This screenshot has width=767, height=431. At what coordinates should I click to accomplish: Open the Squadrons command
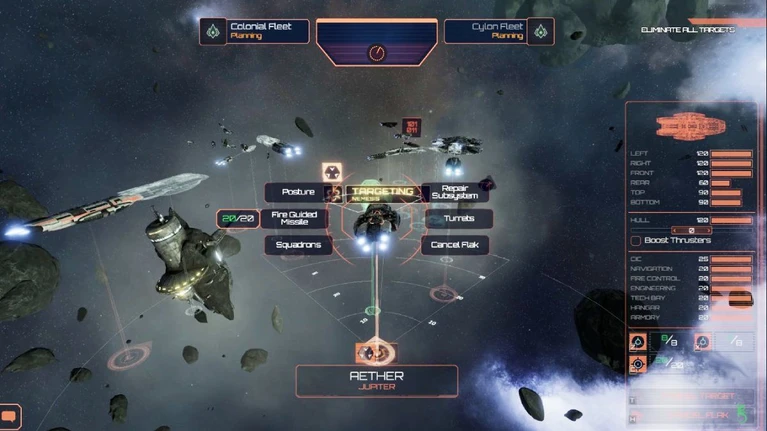pos(298,244)
